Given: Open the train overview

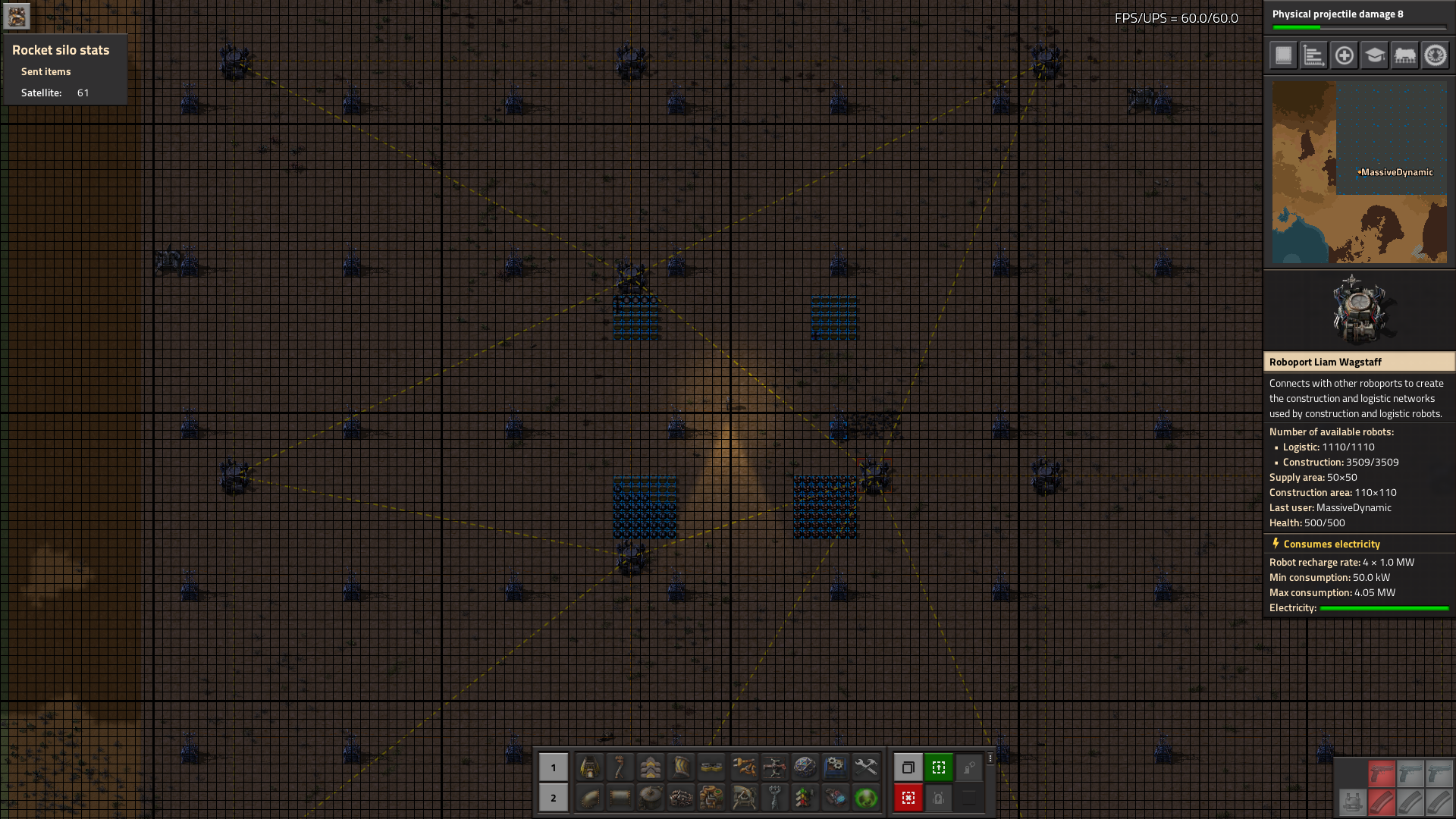Looking at the screenshot, I should (1404, 55).
